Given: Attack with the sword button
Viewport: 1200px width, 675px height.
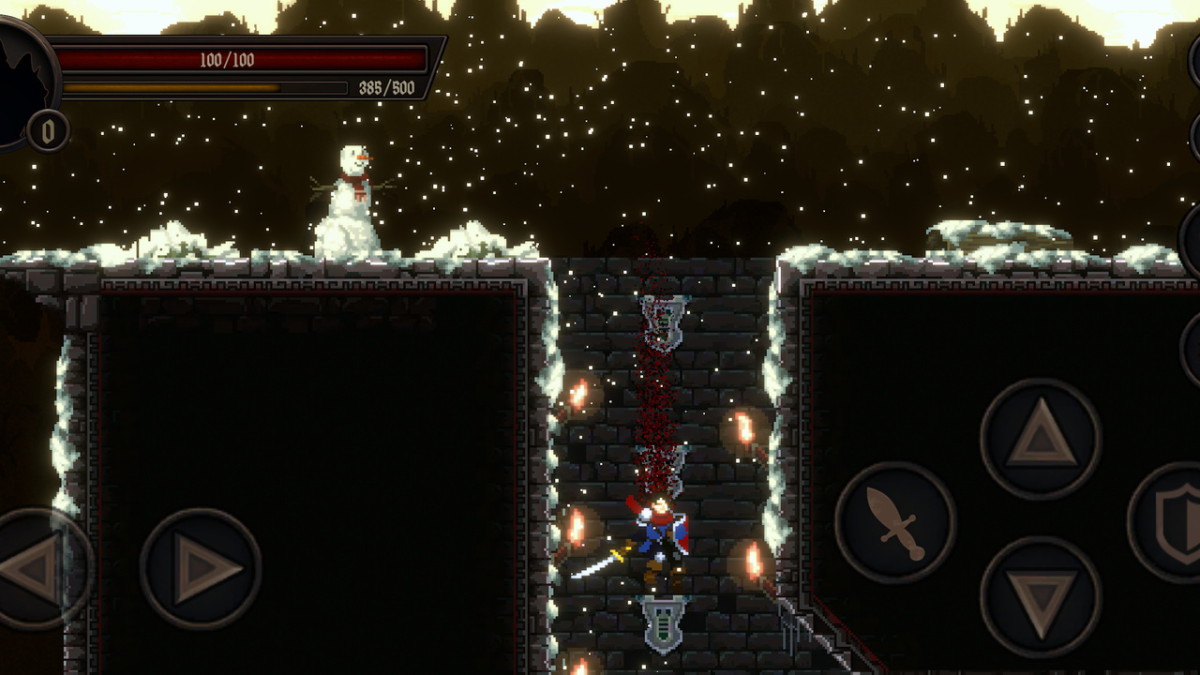Looking at the screenshot, I should pyautogui.click(x=895, y=522).
